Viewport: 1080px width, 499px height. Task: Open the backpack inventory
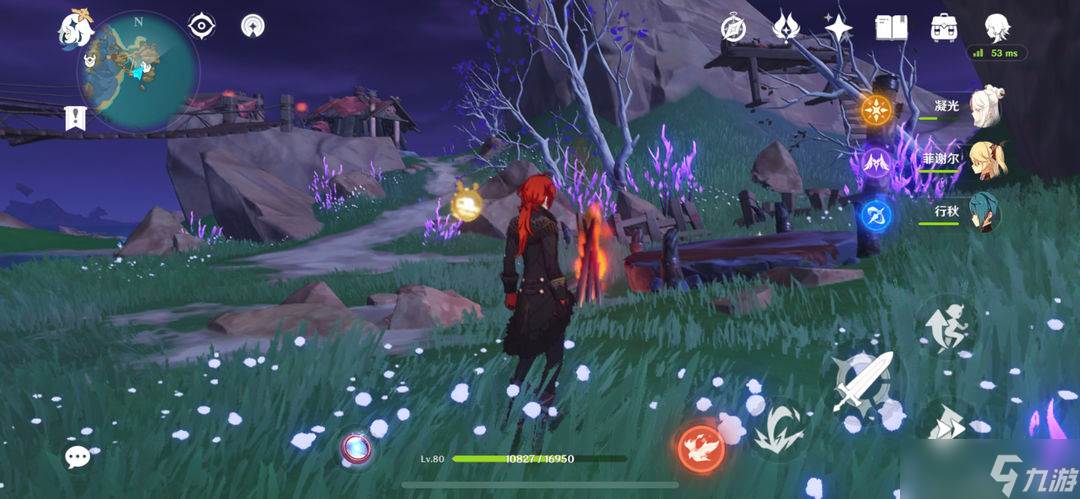pos(942,27)
